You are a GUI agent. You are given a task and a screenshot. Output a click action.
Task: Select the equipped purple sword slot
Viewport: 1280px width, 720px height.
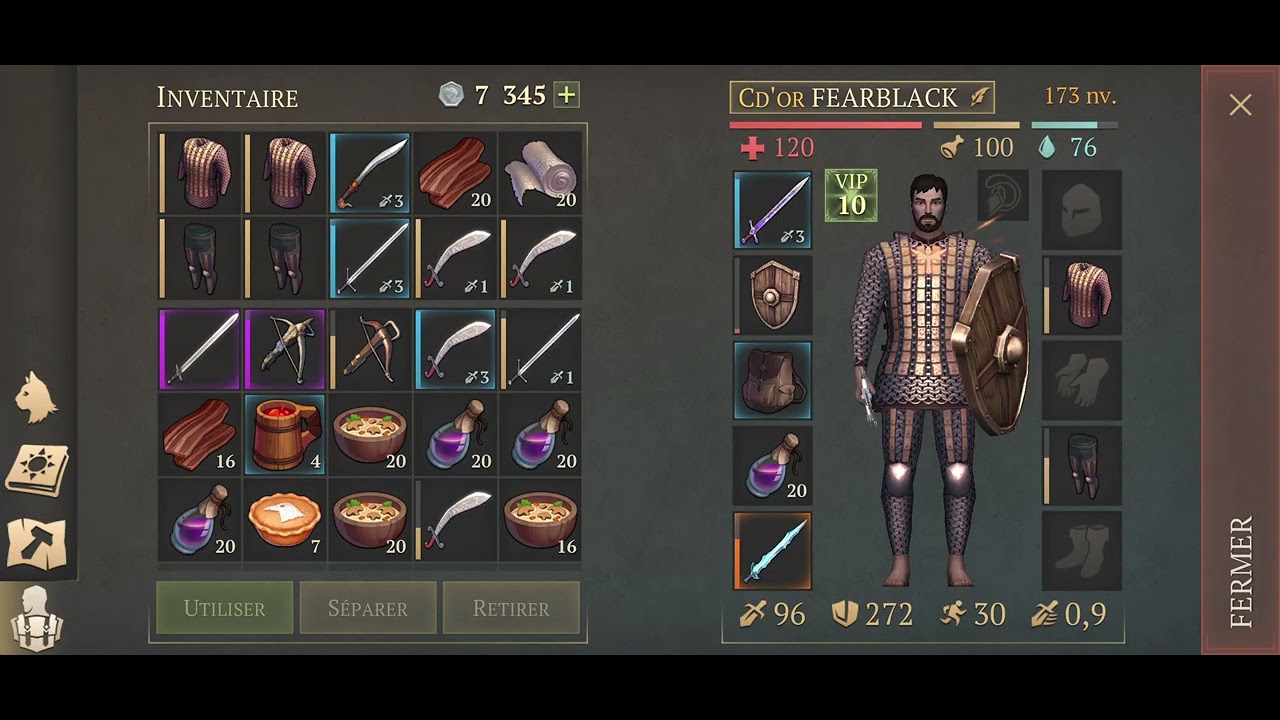pyautogui.click(x=773, y=210)
